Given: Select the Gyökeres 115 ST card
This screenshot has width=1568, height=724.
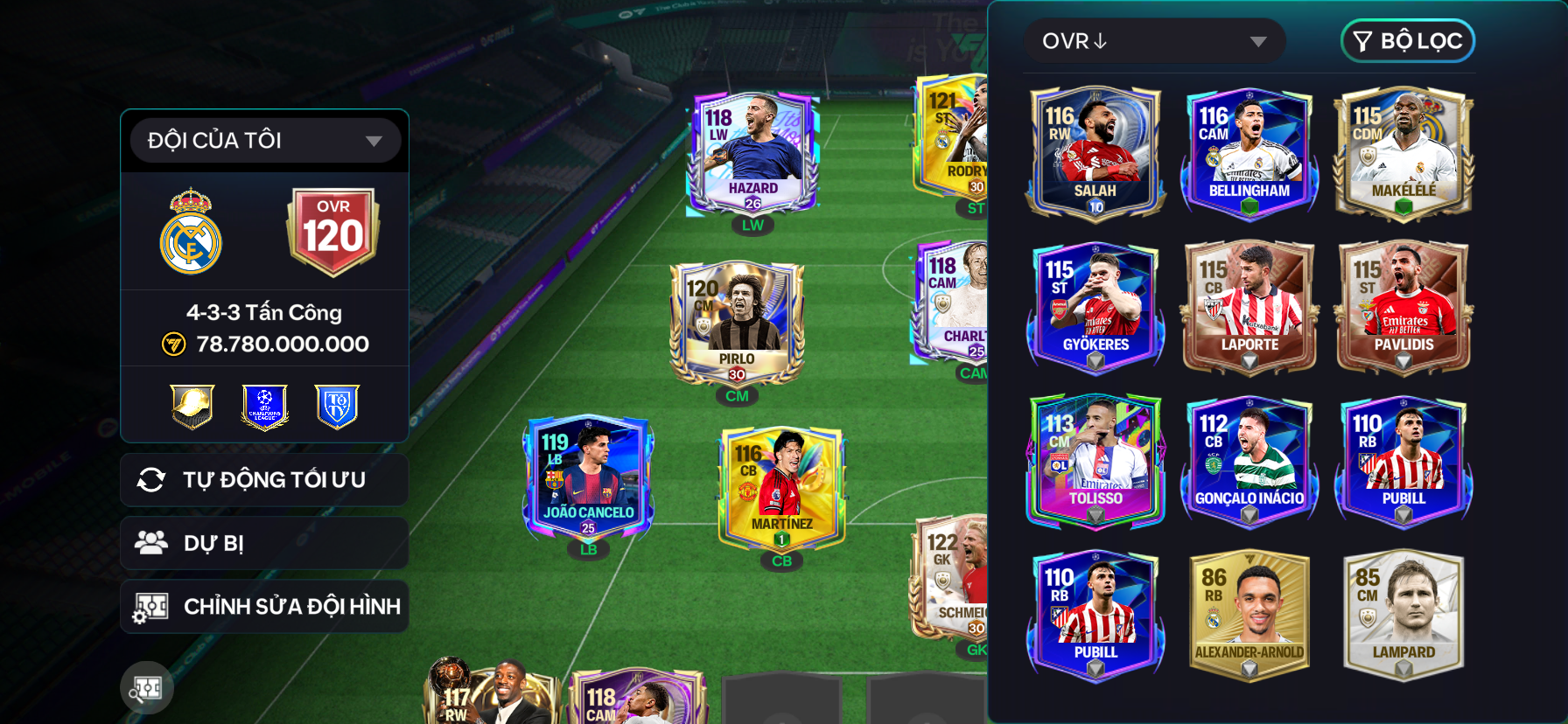Looking at the screenshot, I should 1095,307.
